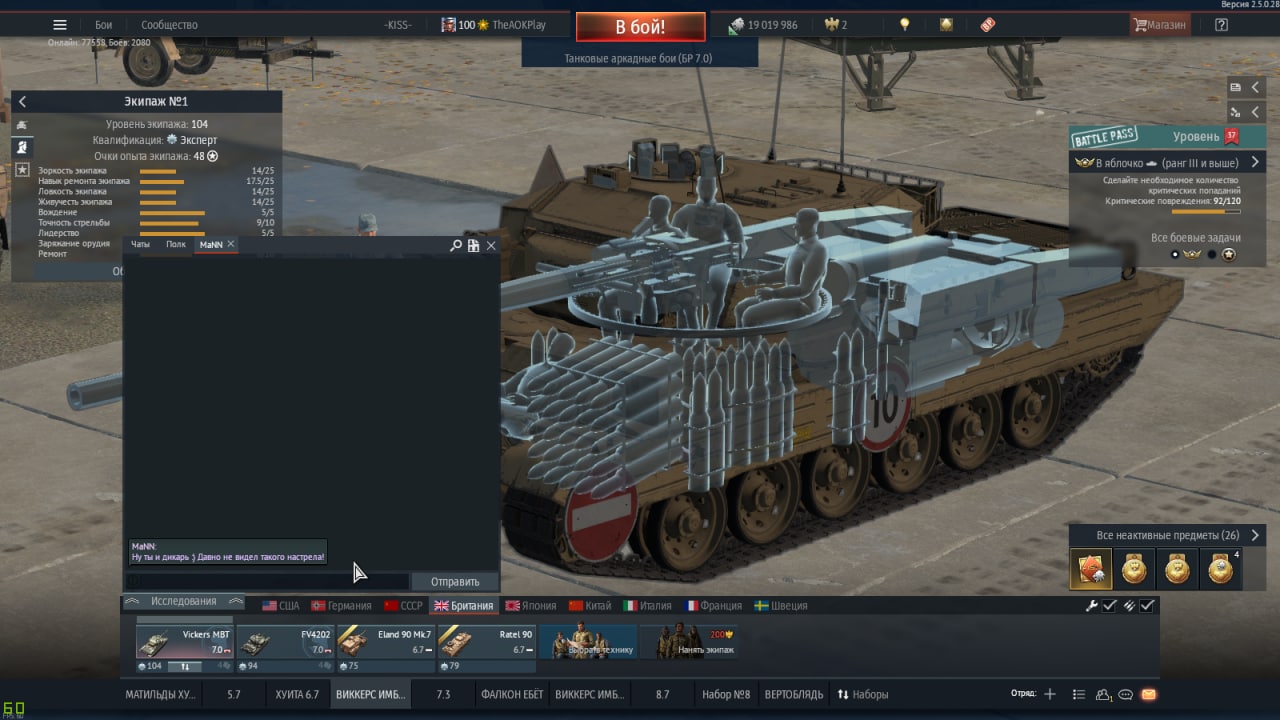This screenshot has width=1280, height=720.
Task: Send message with "Отправить" button
Action: pos(455,581)
